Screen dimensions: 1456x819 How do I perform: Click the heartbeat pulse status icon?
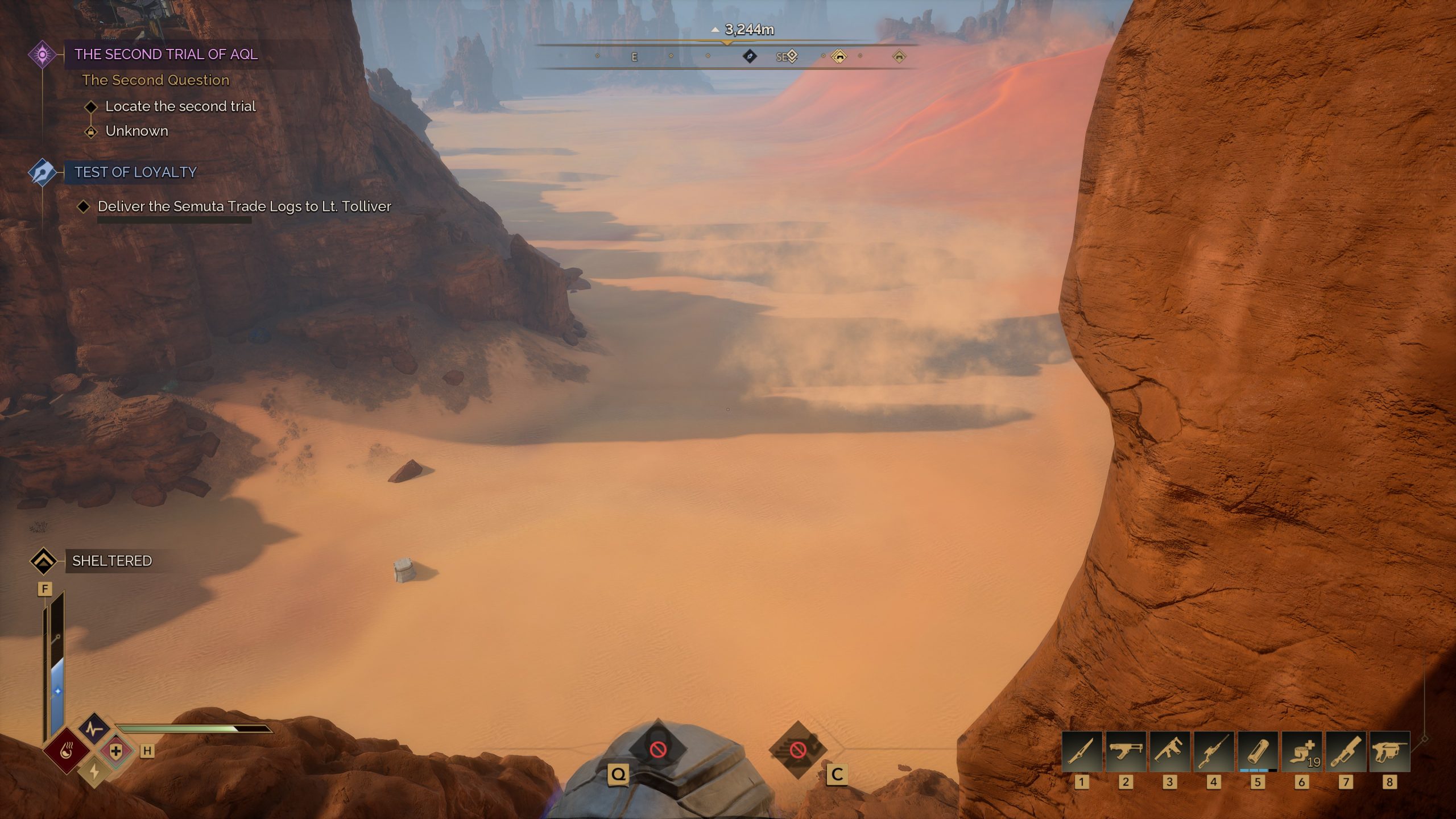click(x=94, y=729)
